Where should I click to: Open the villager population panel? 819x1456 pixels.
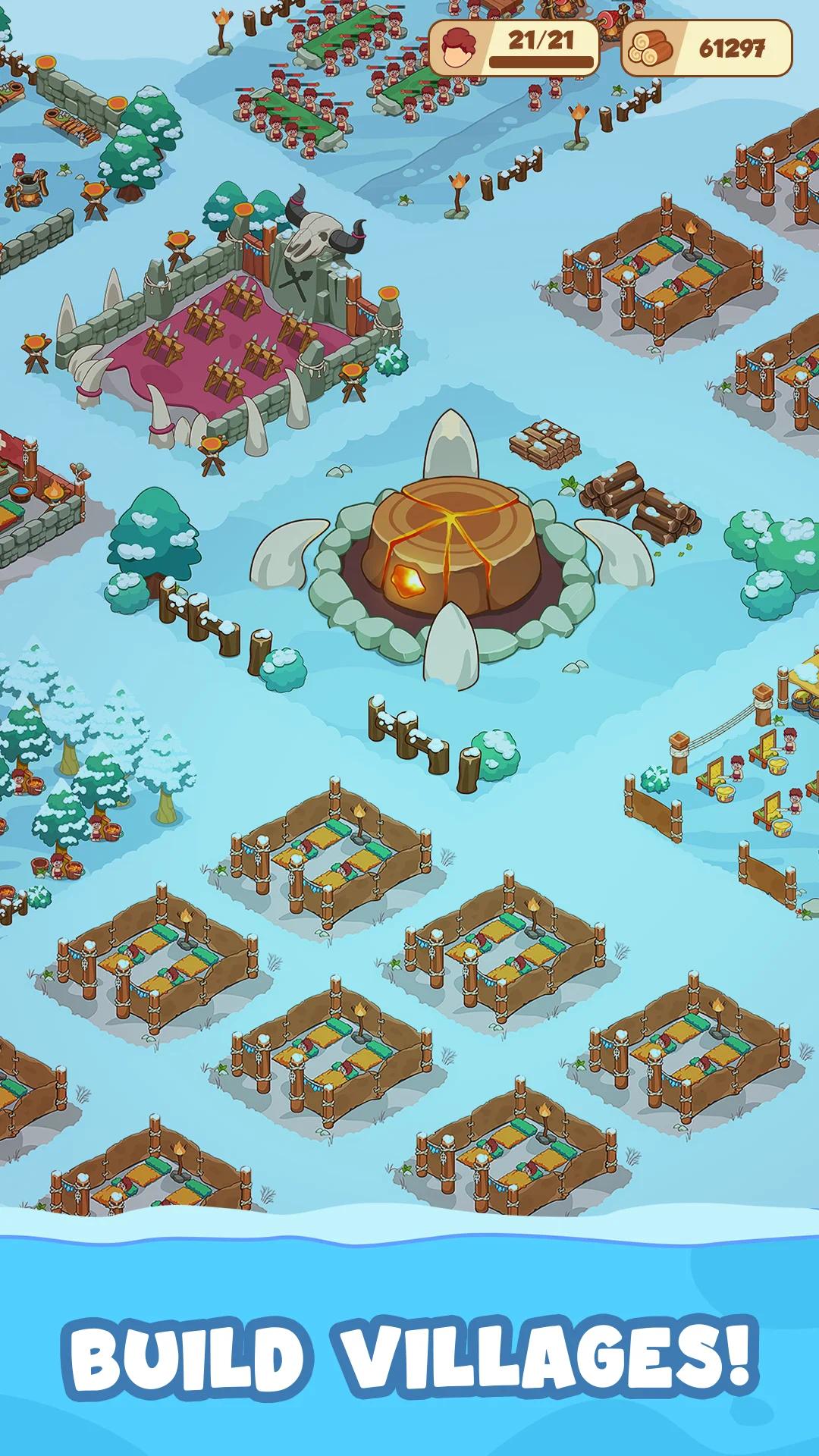pos(514,48)
